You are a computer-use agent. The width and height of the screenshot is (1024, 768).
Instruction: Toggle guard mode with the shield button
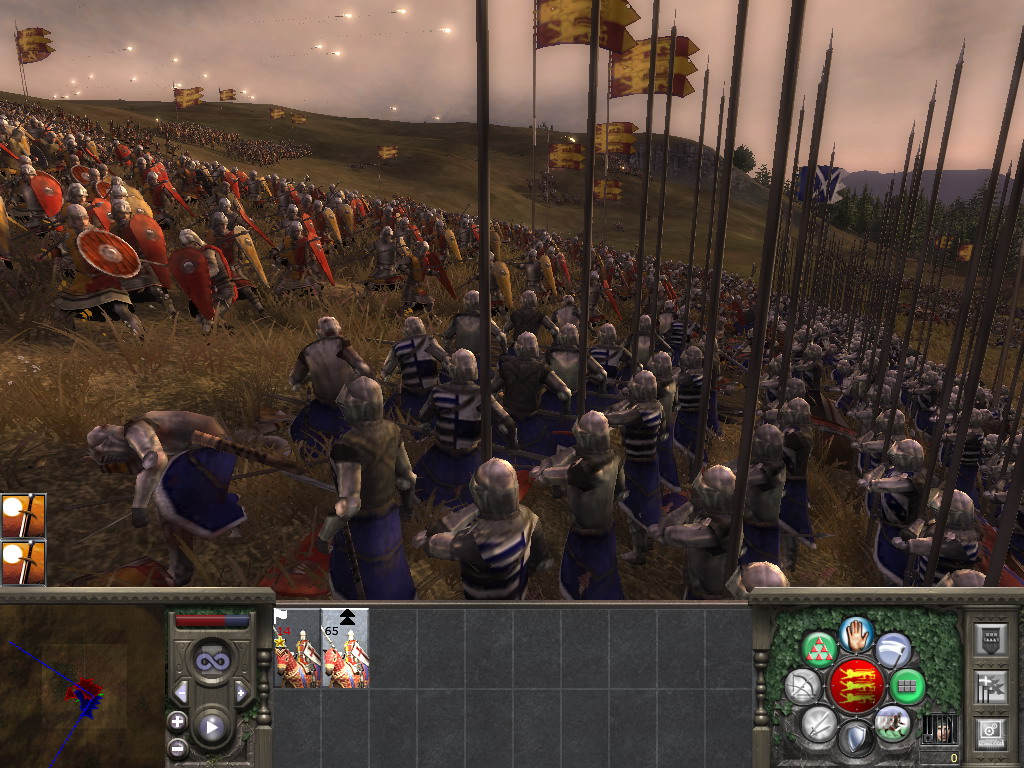(855, 739)
